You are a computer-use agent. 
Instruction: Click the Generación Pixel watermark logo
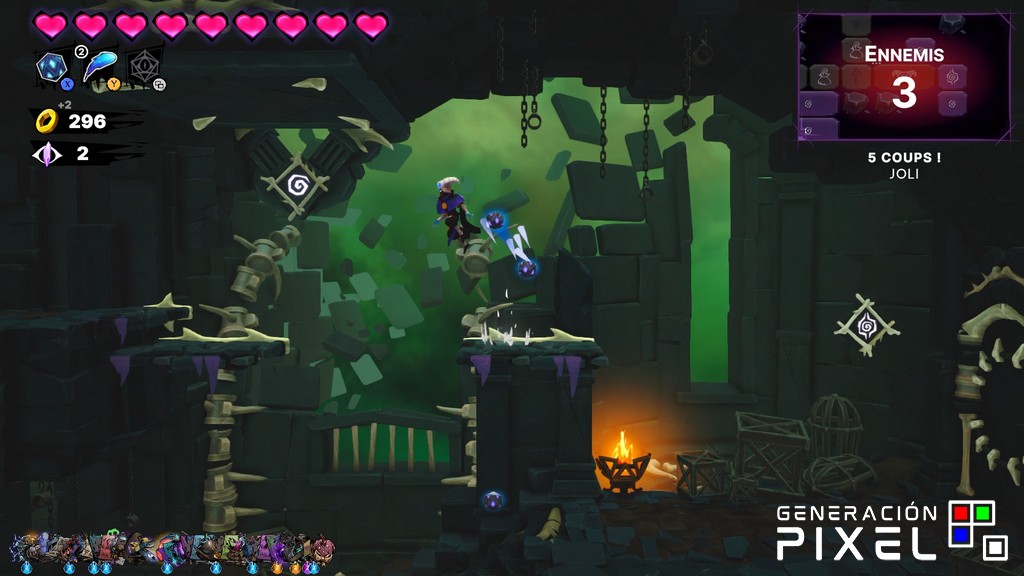(x=892, y=530)
